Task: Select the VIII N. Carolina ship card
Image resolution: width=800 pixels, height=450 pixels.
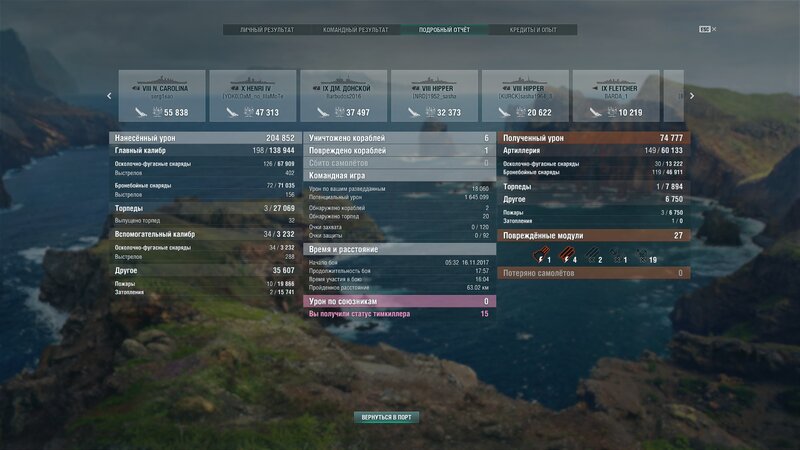Action: tap(162, 96)
